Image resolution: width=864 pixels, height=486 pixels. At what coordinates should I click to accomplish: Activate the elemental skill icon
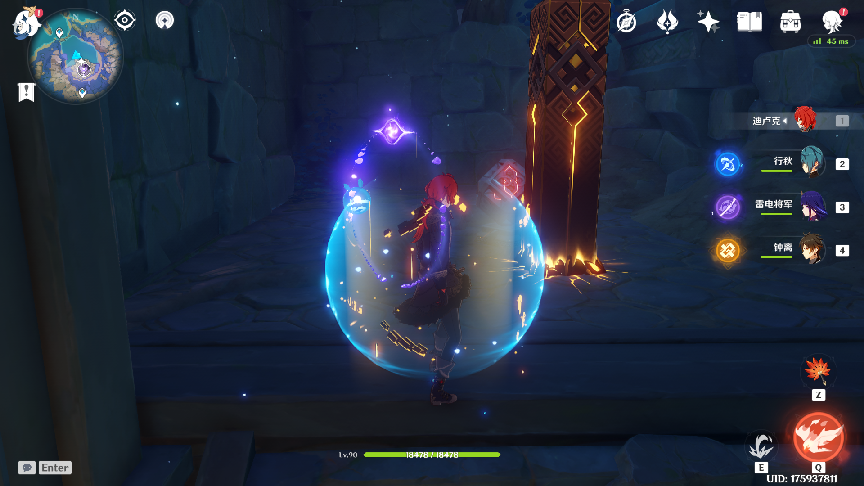[x=763, y=446]
